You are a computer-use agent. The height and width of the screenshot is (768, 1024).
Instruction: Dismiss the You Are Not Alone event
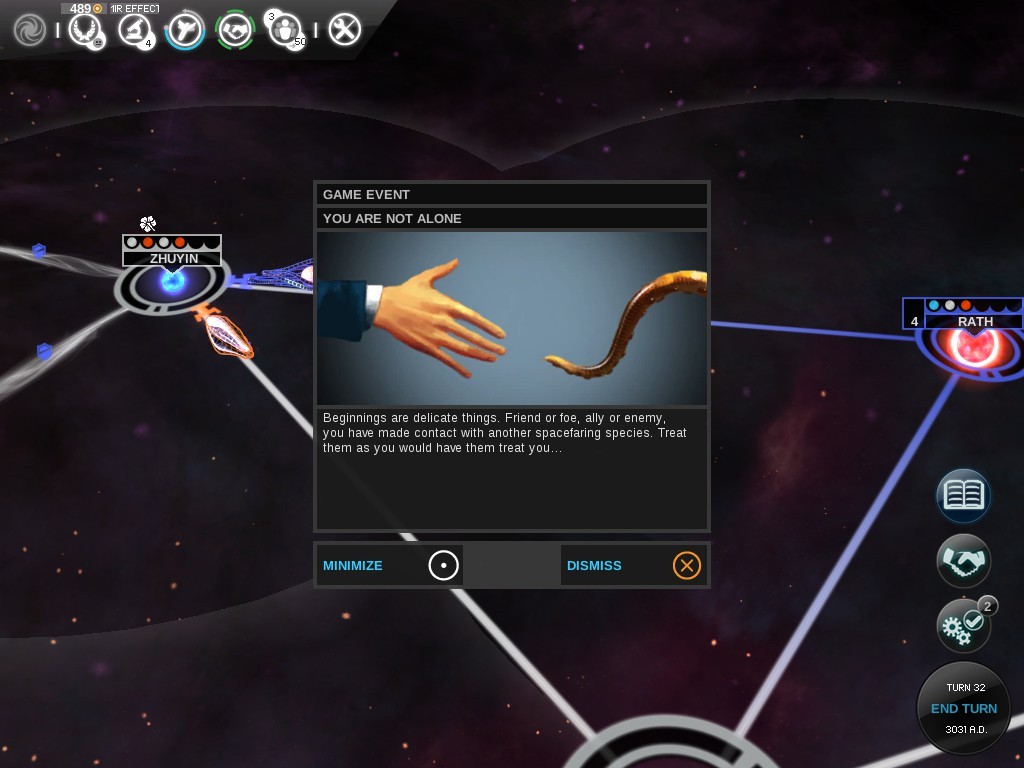point(633,565)
